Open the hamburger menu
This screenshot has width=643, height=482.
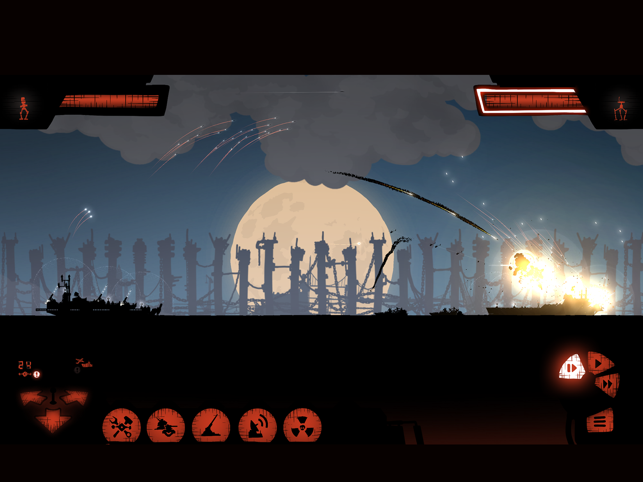pyautogui.click(x=600, y=421)
